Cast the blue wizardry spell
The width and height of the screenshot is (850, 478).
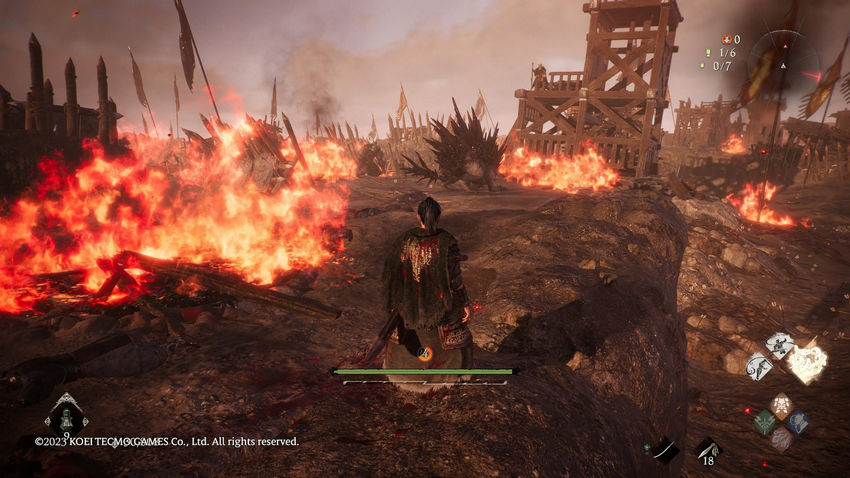click(797, 422)
